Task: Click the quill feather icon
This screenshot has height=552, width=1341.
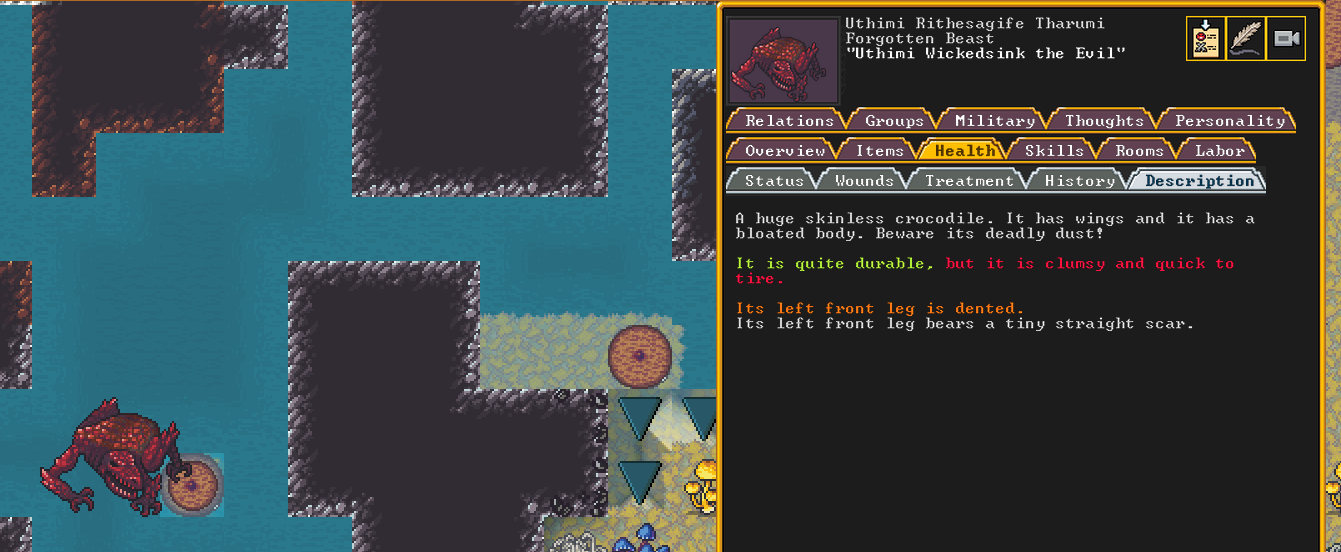Action: point(1245,39)
